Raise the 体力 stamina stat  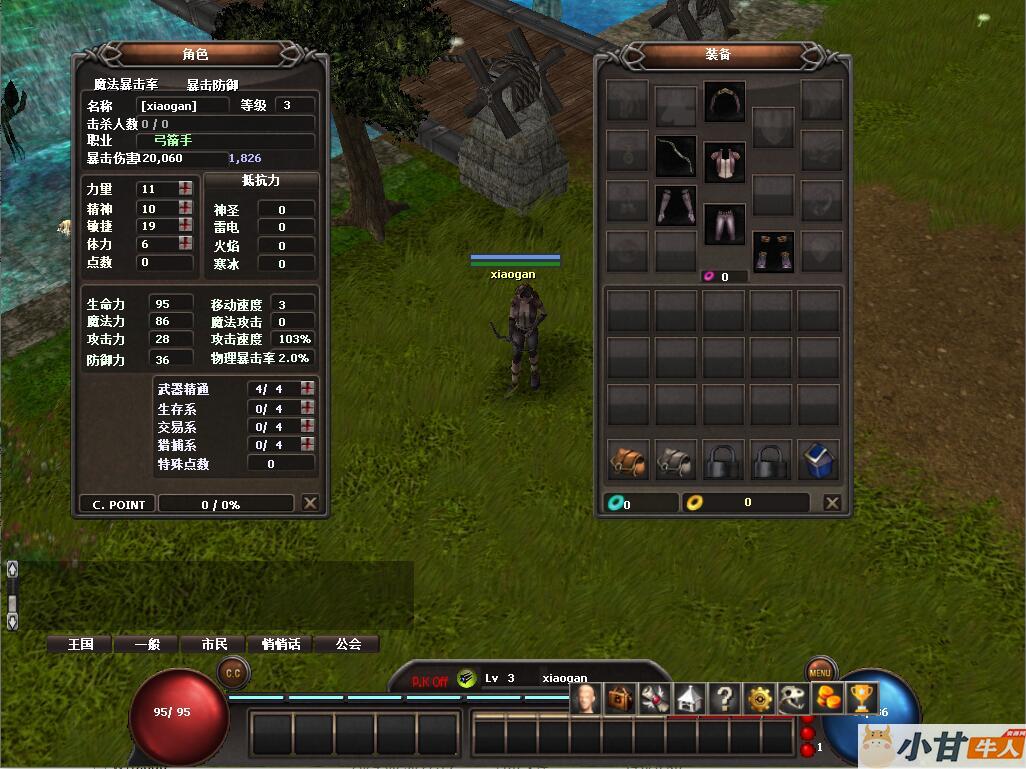click(186, 244)
